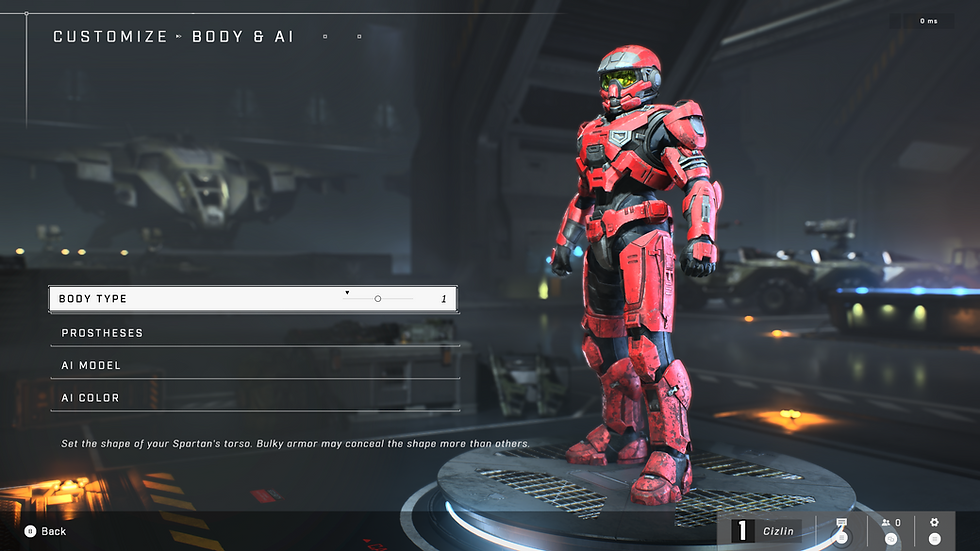Select the Body Type row
The width and height of the screenshot is (980, 551).
coord(200,299)
